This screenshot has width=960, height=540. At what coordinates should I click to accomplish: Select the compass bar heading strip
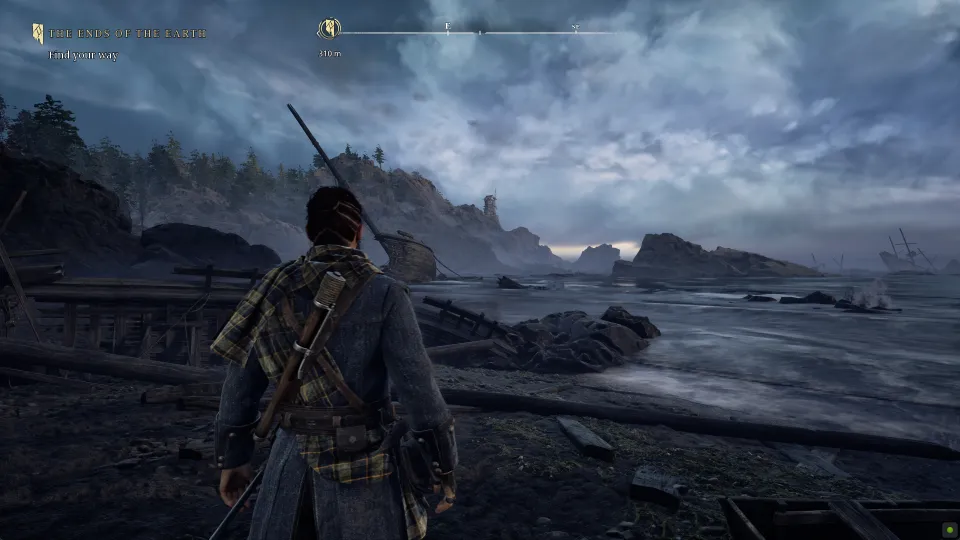[478, 33]
